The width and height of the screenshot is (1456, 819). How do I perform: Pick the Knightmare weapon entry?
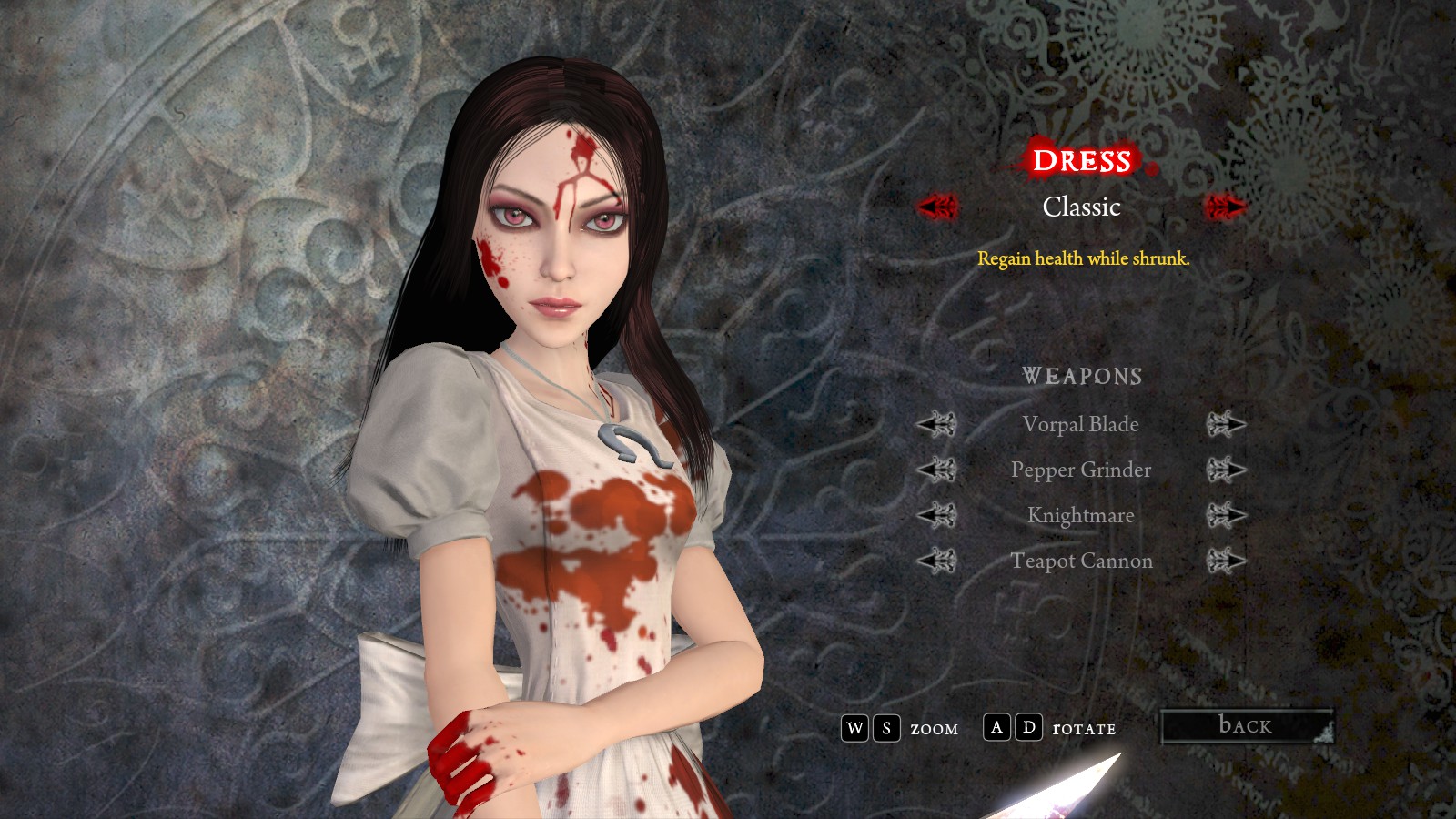1081,515
